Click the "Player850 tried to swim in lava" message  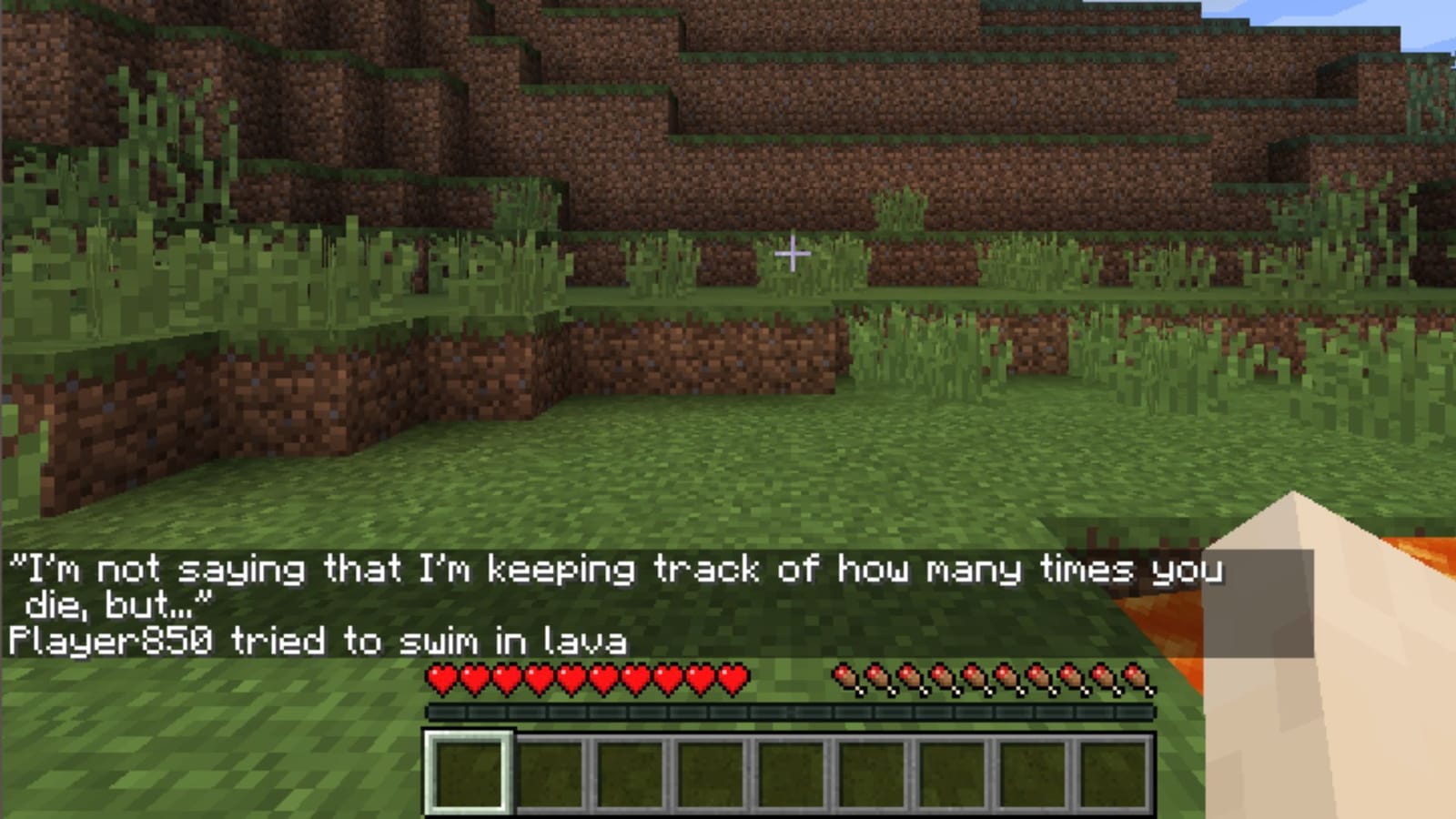point(318,642)
